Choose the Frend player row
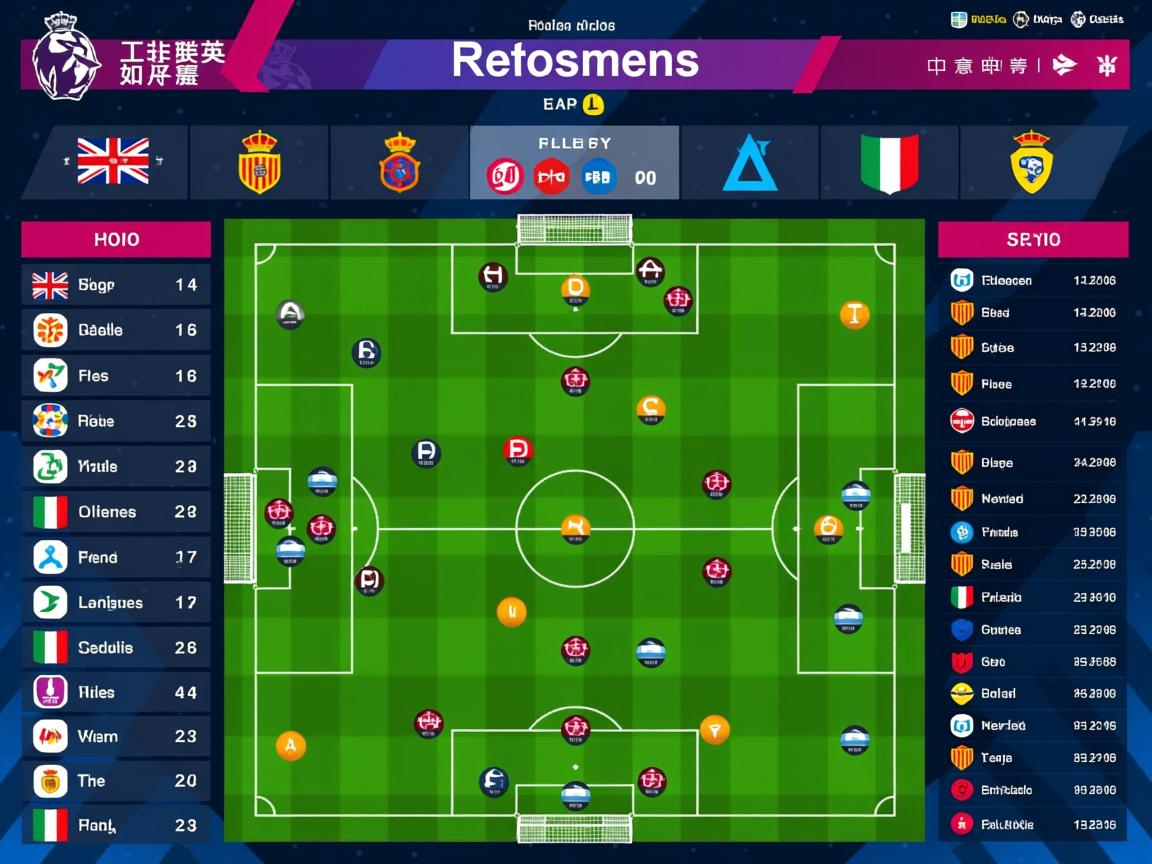1152x864 pixels. pyautogui.click(x=116, y=557)
